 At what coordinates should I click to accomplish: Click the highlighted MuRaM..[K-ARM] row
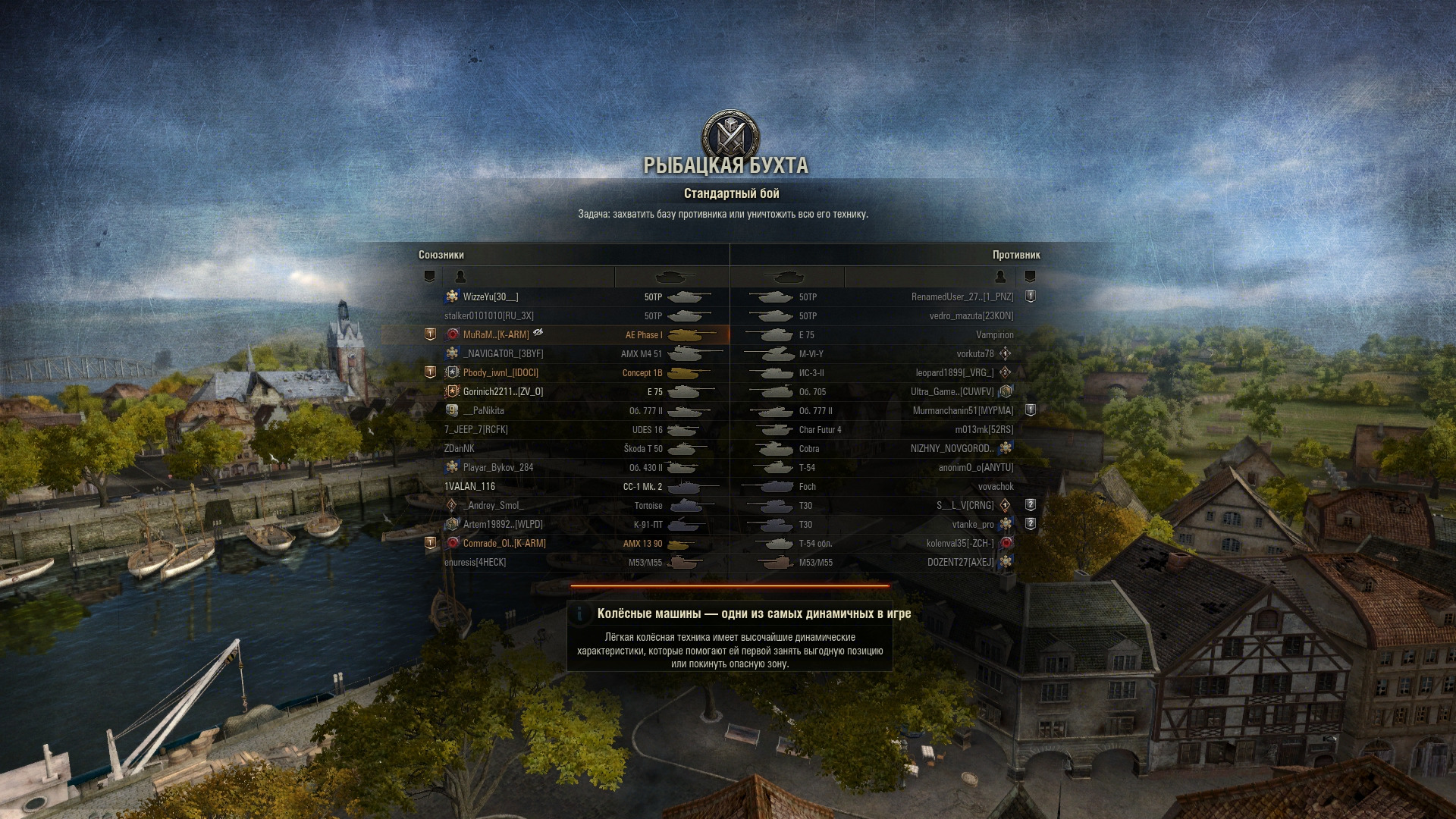[x=496, y=335]
